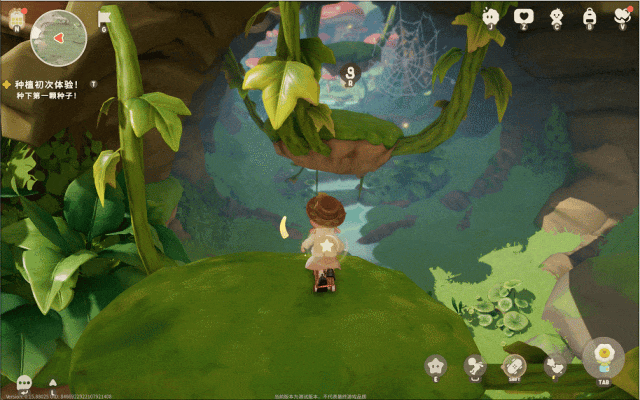The image size is (640, 400).
Task: Open the calendar icon with red notification dot
Action: tap(18, 17)
